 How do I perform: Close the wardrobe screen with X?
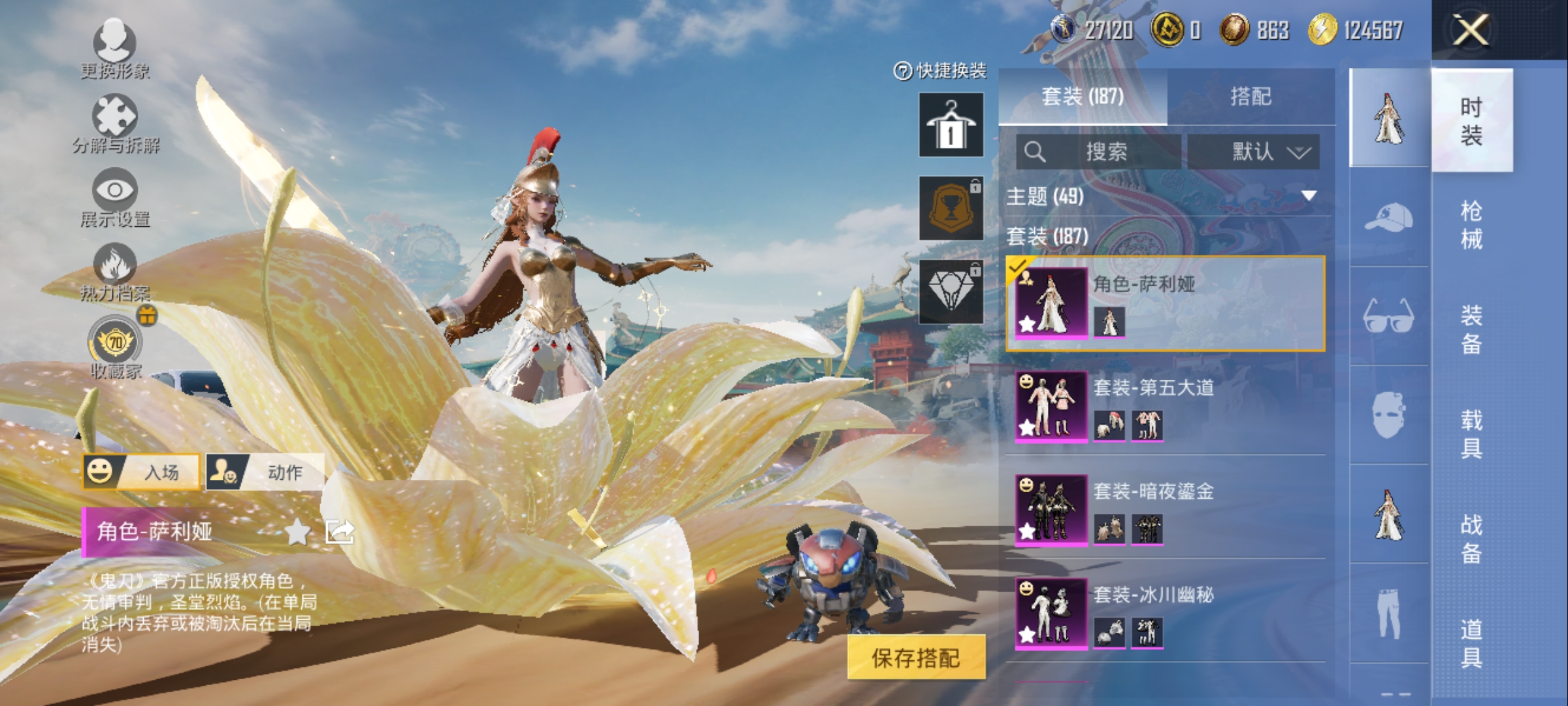tap(1470, 30)
